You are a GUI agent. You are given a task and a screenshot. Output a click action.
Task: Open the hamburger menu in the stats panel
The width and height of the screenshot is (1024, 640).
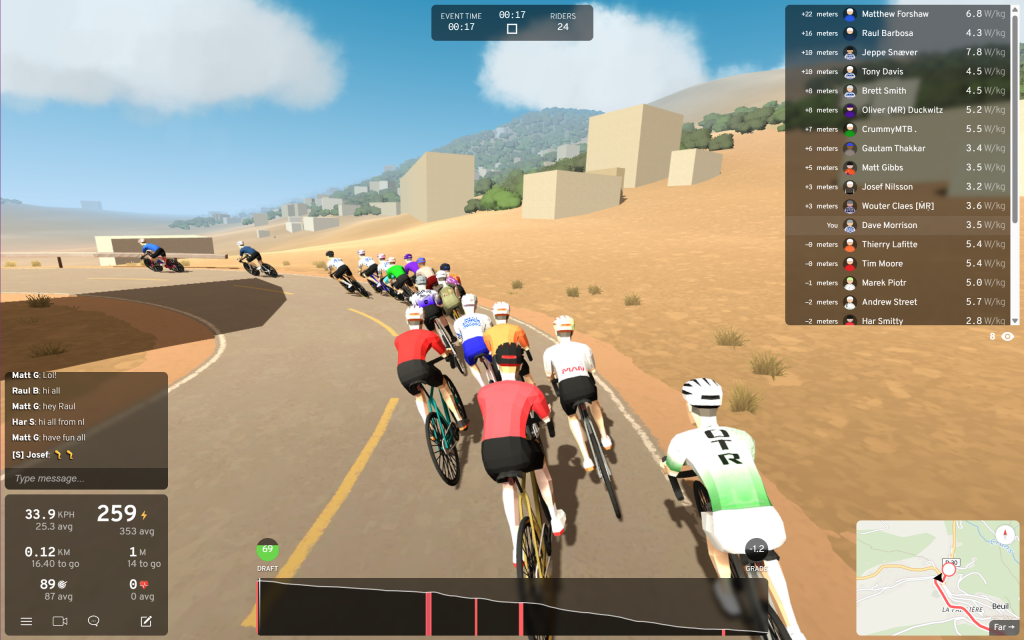pos(26,621)
